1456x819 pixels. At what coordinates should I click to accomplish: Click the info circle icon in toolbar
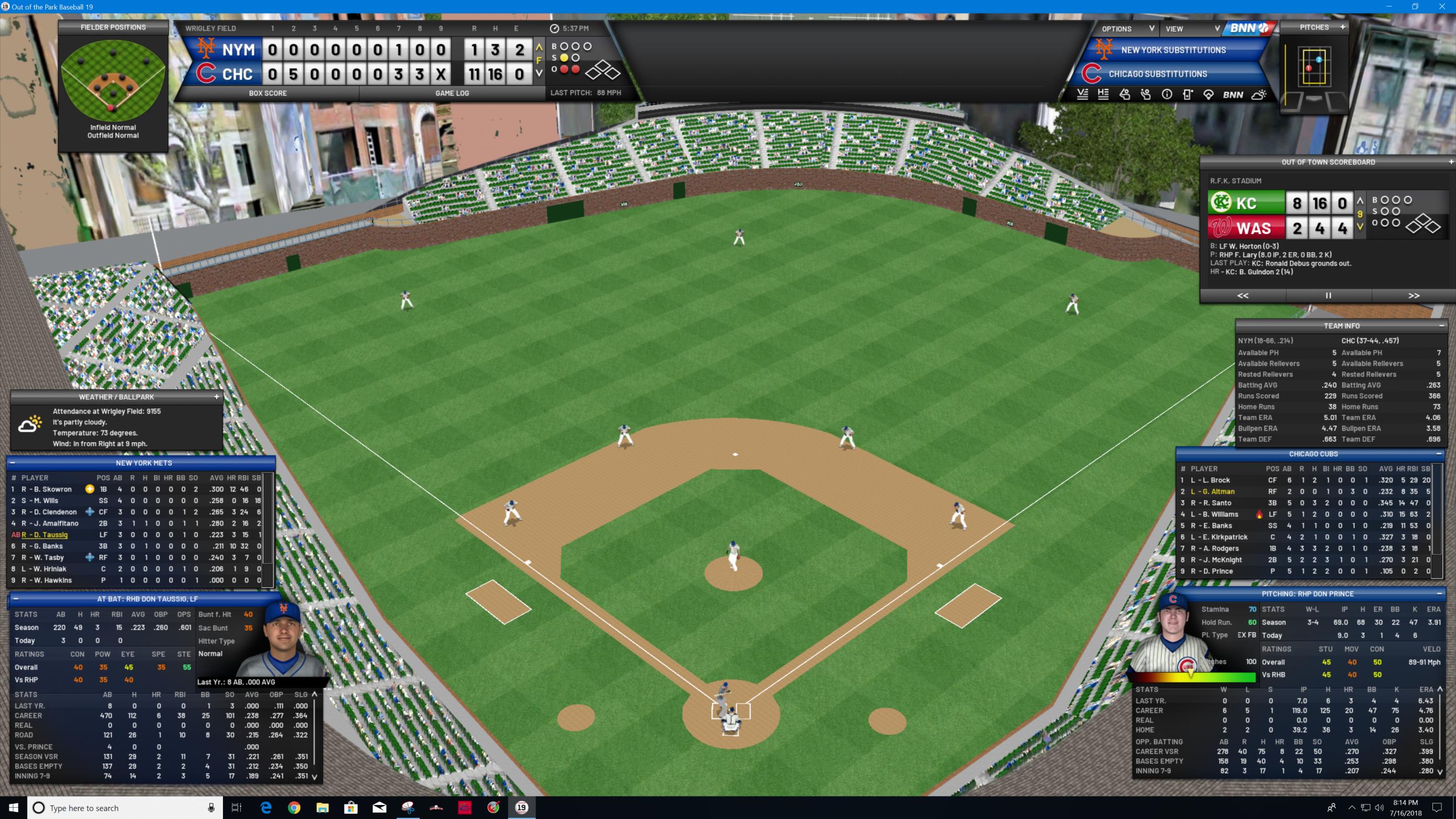[1167, 95]
